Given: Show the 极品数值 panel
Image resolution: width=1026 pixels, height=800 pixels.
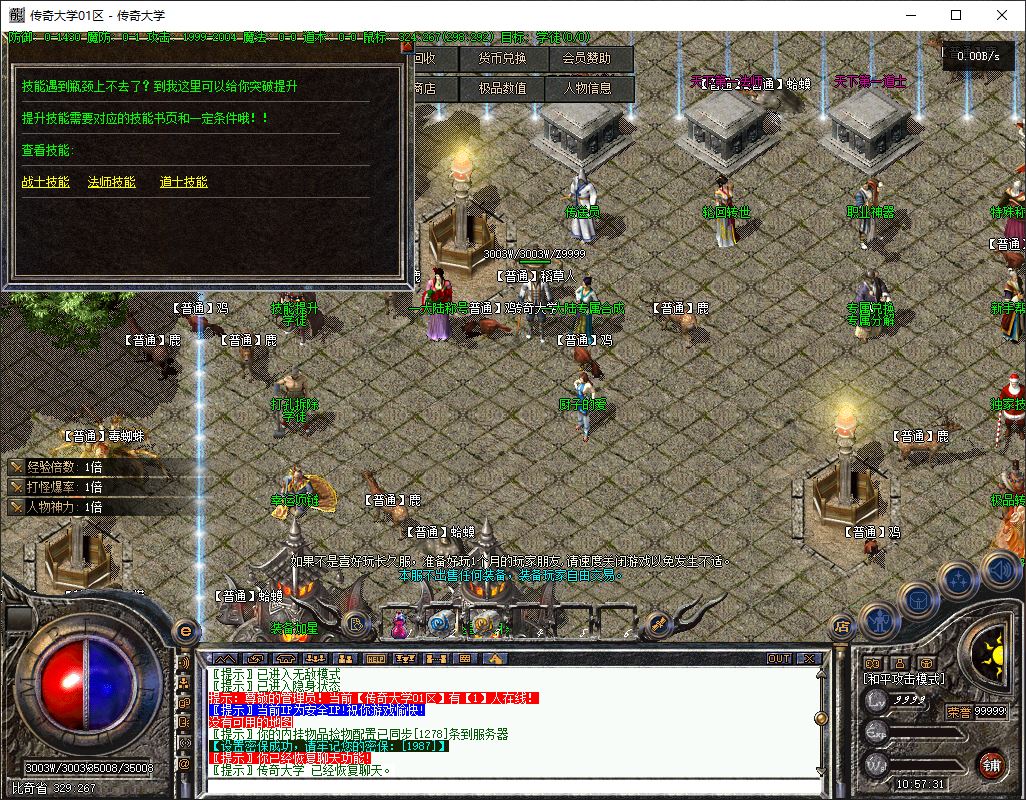Looking at the screenshot, I should [502, 88].
